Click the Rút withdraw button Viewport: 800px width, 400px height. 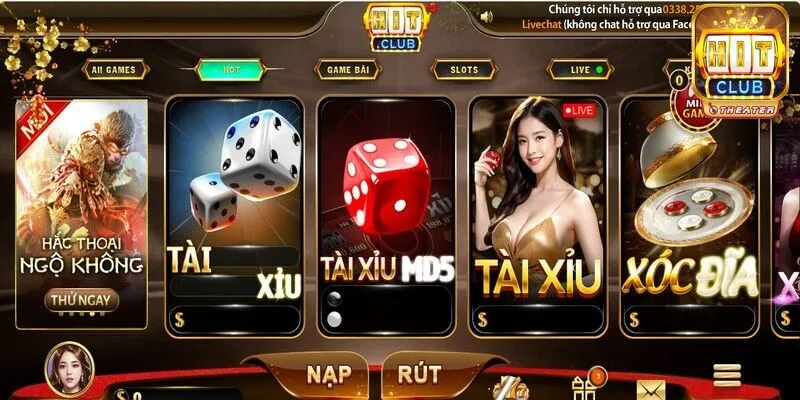420,375
